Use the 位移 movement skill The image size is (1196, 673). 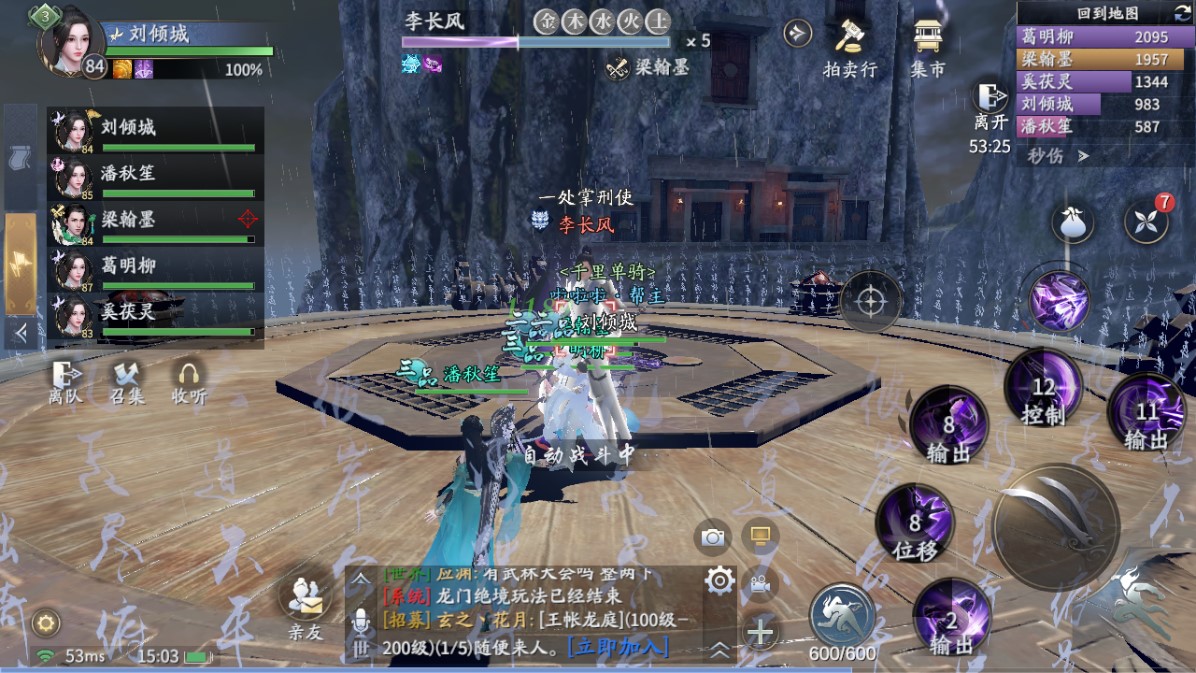(x=914, y=523)
